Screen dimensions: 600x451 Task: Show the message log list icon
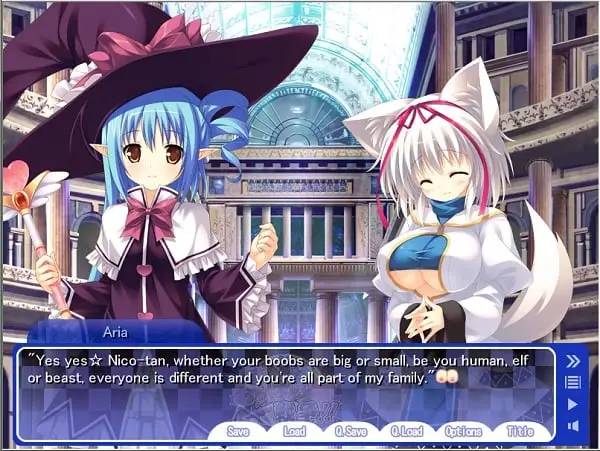click(573, 382)
